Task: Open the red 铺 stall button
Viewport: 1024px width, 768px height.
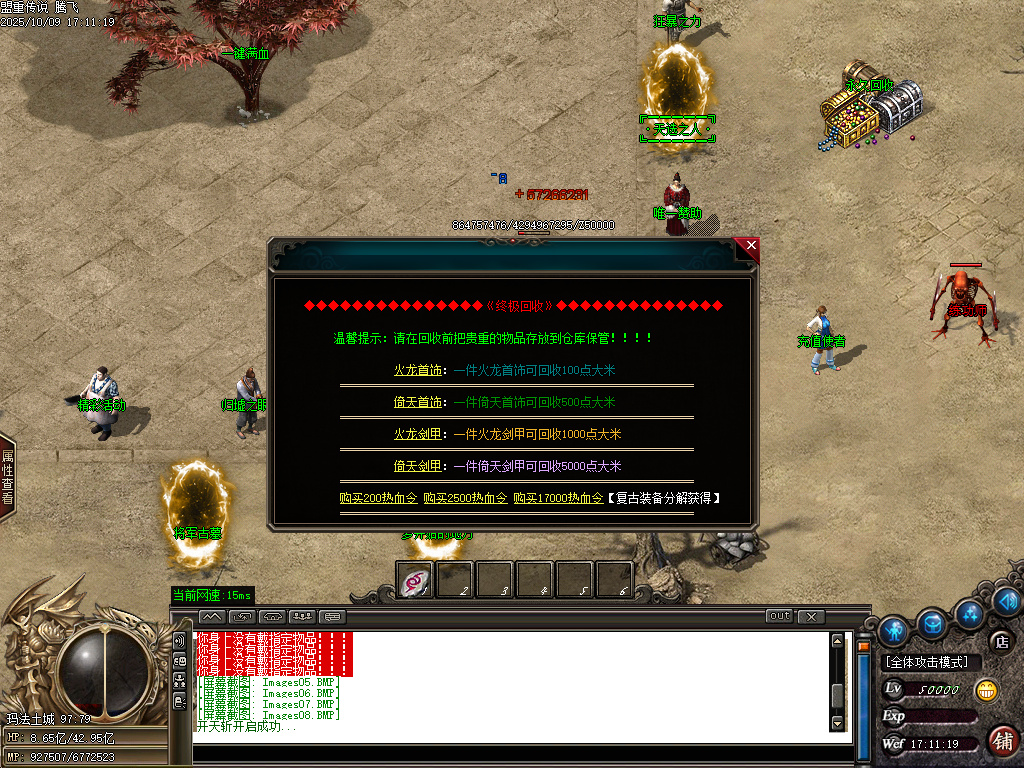Action: 1002,740
